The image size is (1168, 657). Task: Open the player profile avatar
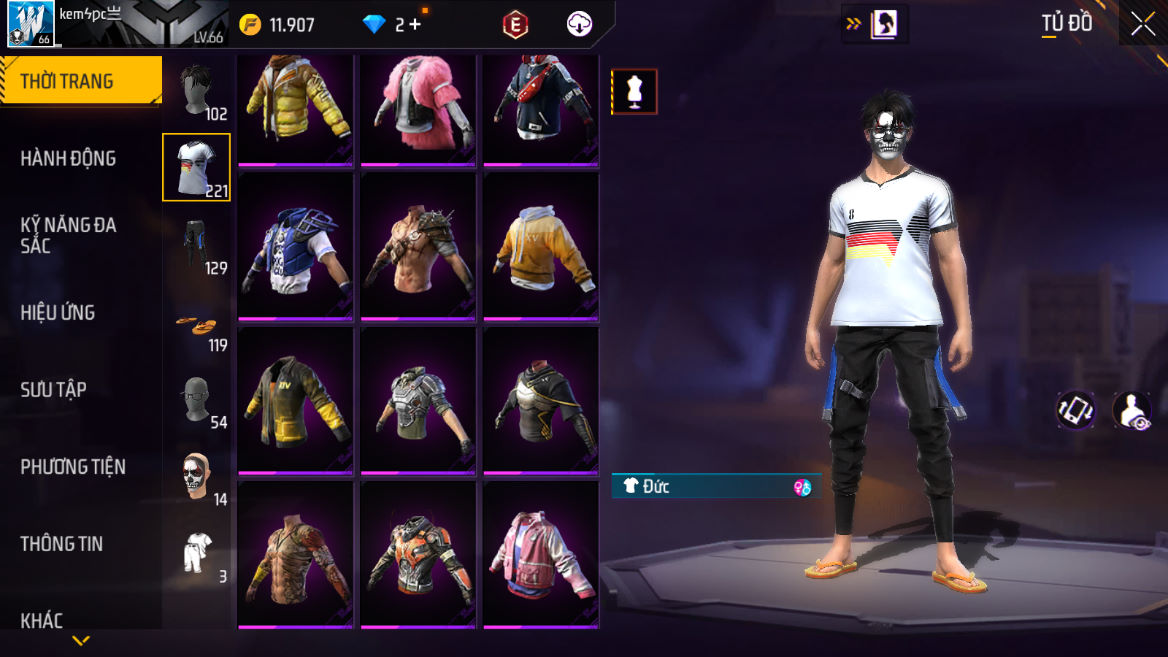(30, 23)
